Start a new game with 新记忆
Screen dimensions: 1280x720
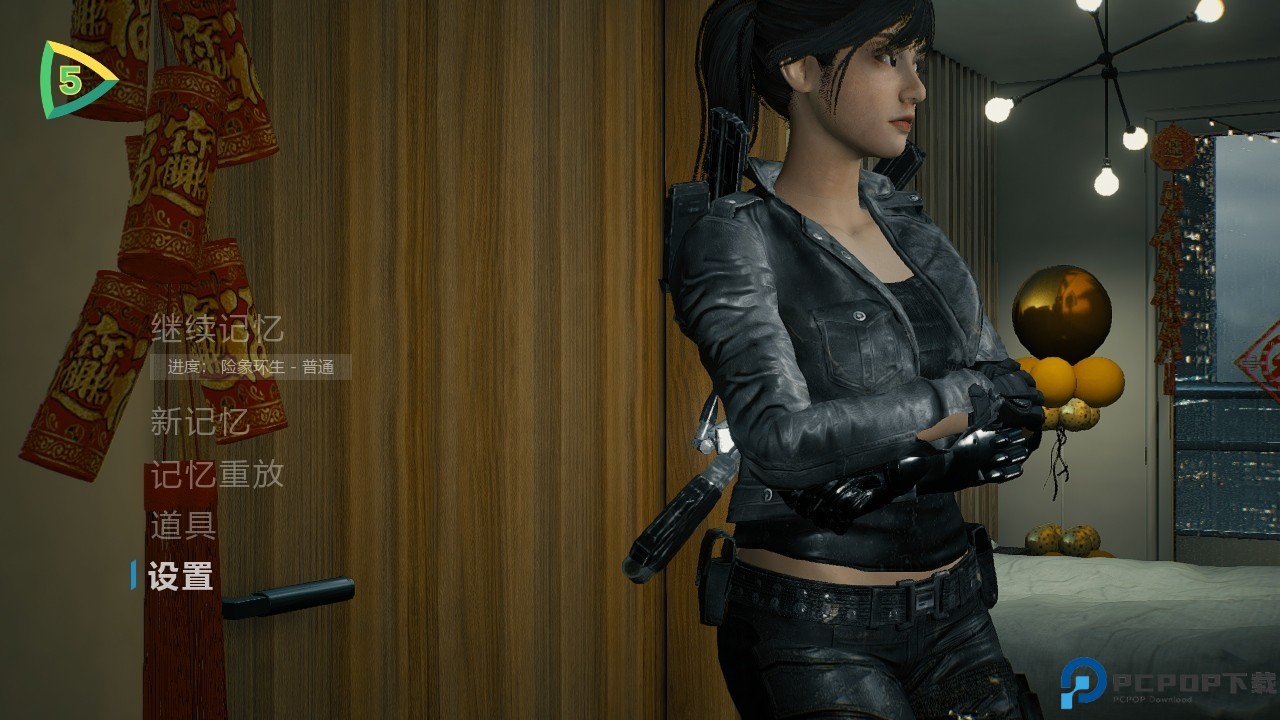[200, 422]
